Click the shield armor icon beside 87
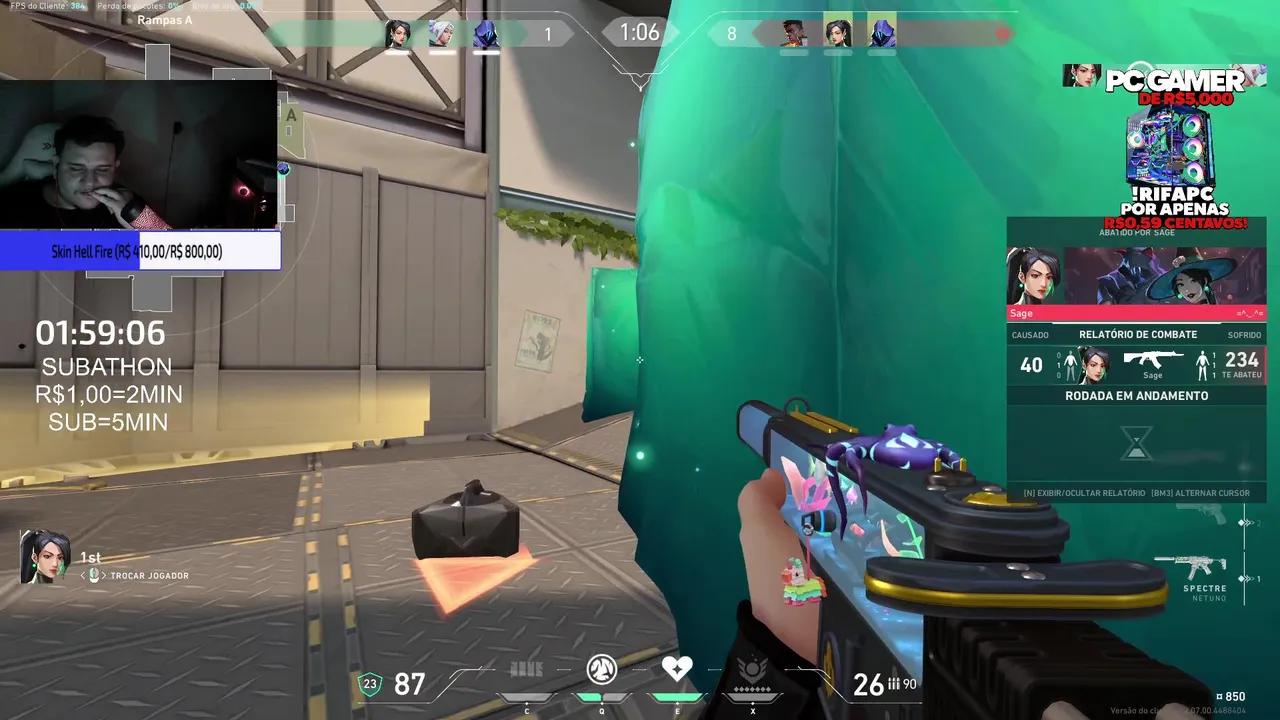The image size is (1280, 720). pyautogui.click(x=370, y=685)
